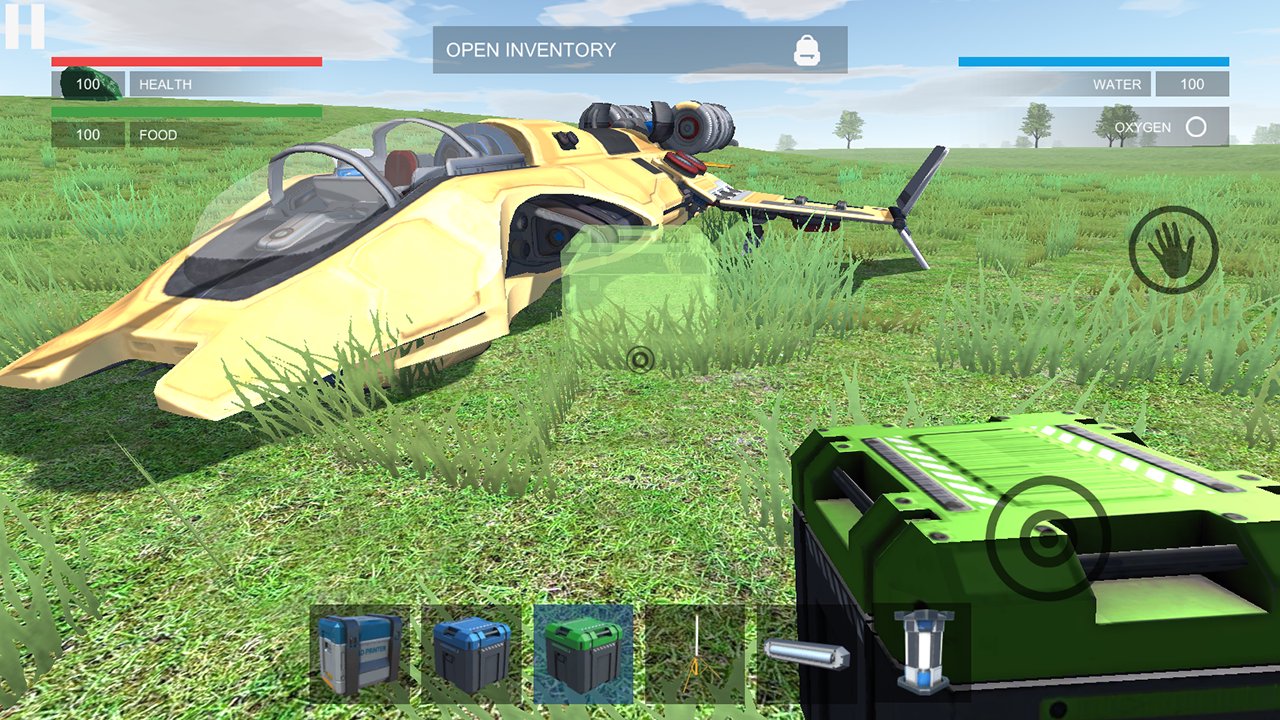Select the upright white canister slot
Screen dimensions: 1280x720
point(920,652)
